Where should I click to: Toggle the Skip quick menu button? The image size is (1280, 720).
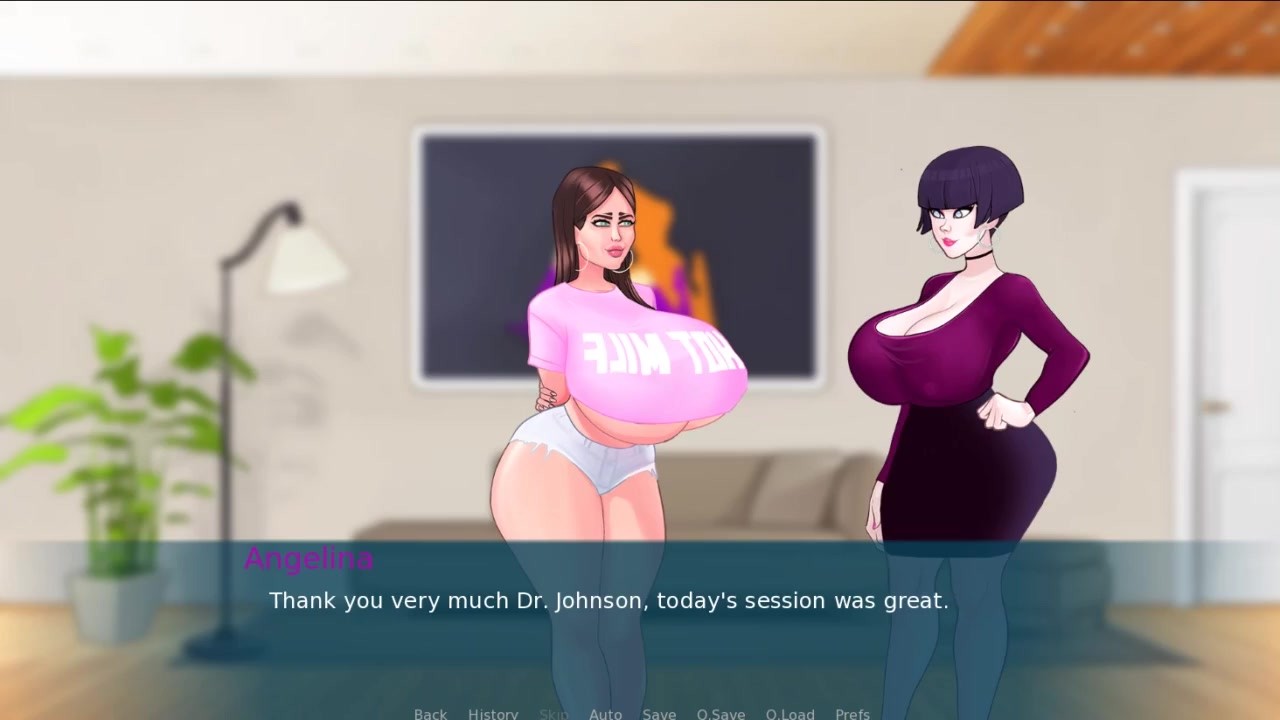coord(553,713)
